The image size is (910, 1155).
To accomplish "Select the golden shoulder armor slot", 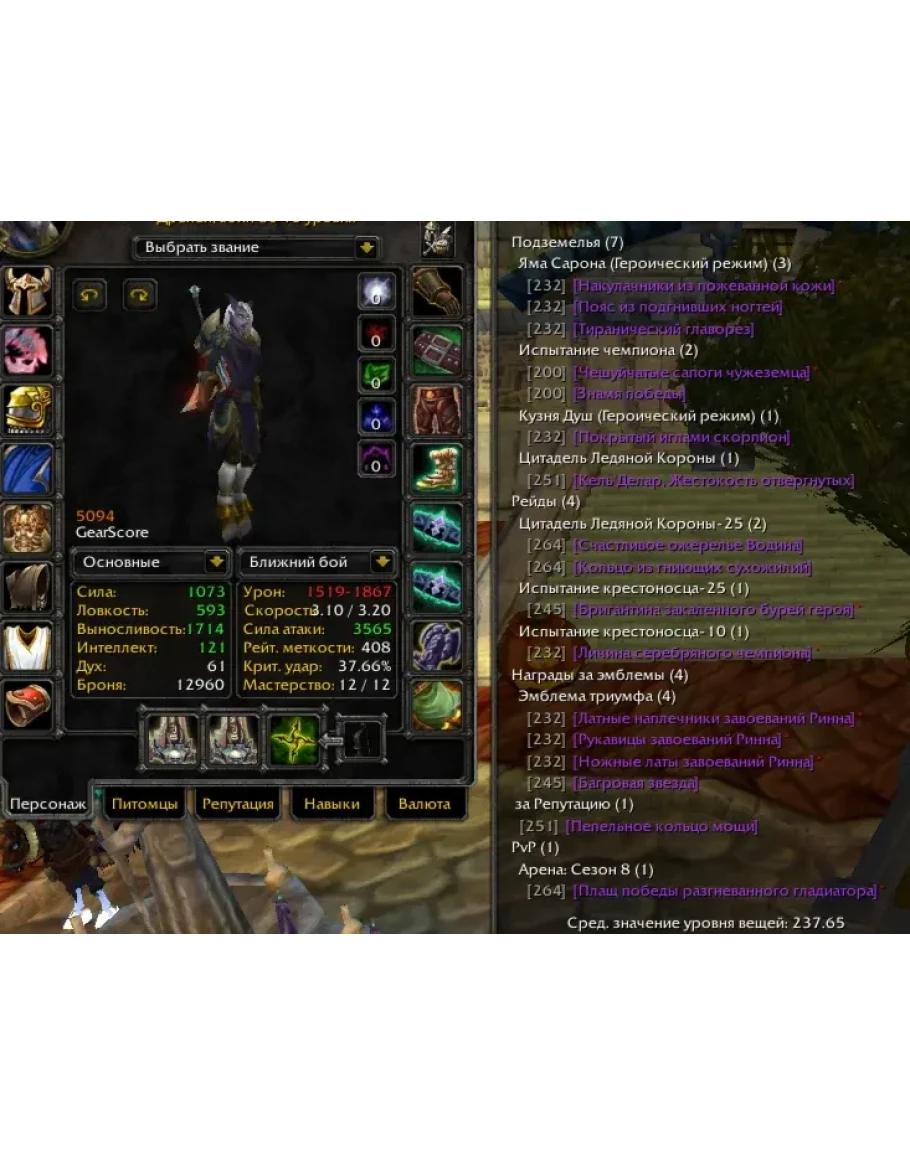I will [30, 409].
